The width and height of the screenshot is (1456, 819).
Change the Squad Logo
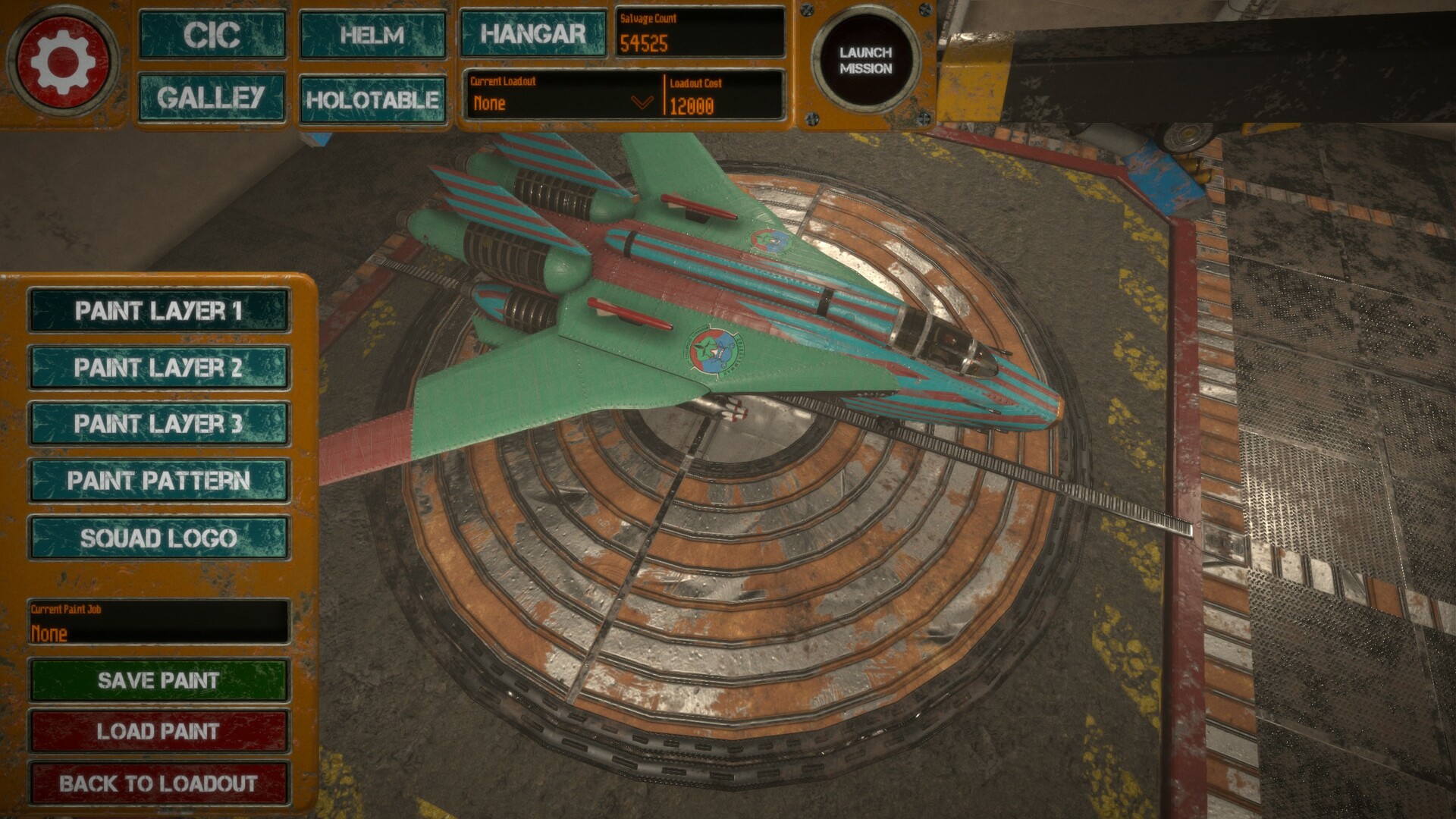click(x=158, y=538)
